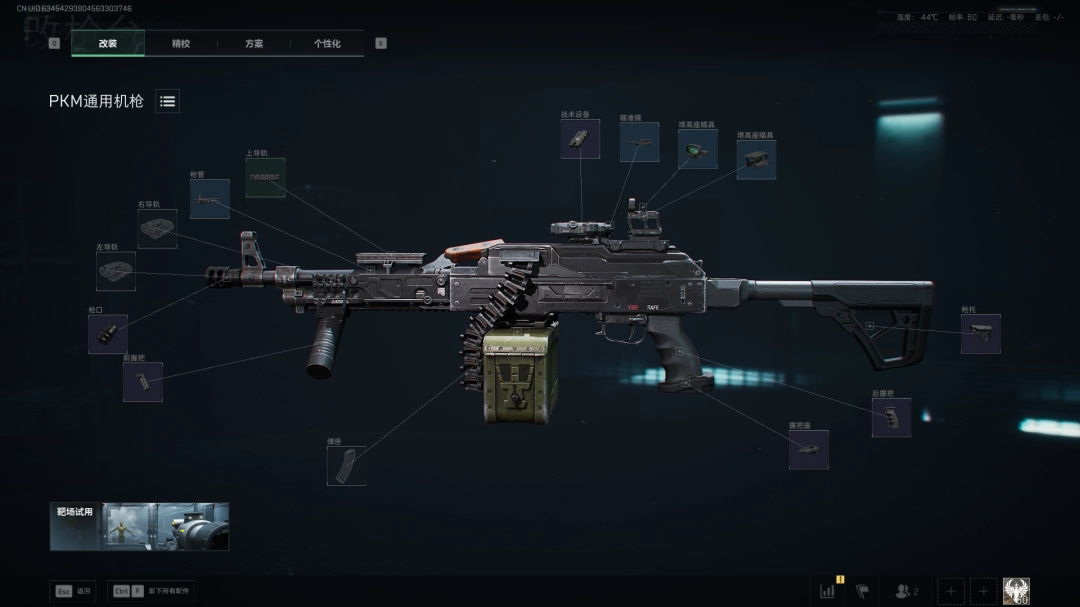Image resolution: width=1080 pixels, height=607 pixels.
Task: Open the 握把座 grip mount slot
Action: (808, 450)
